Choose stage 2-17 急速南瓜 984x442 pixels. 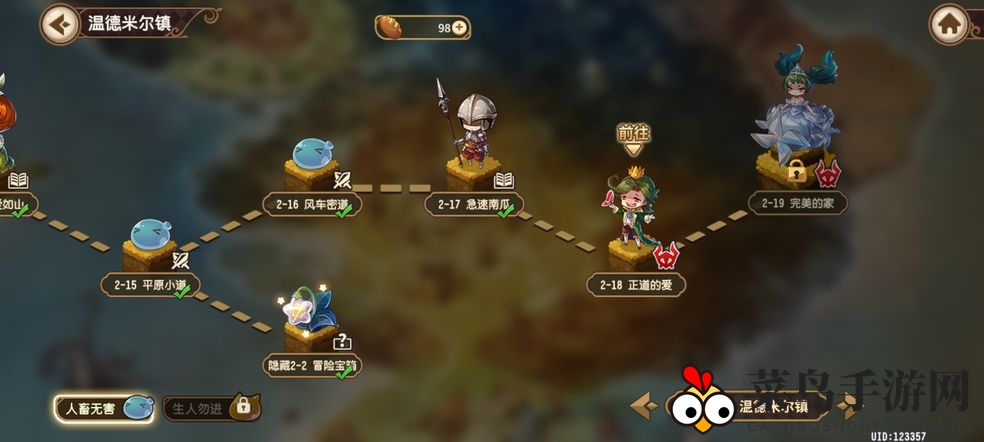(473, 172)
